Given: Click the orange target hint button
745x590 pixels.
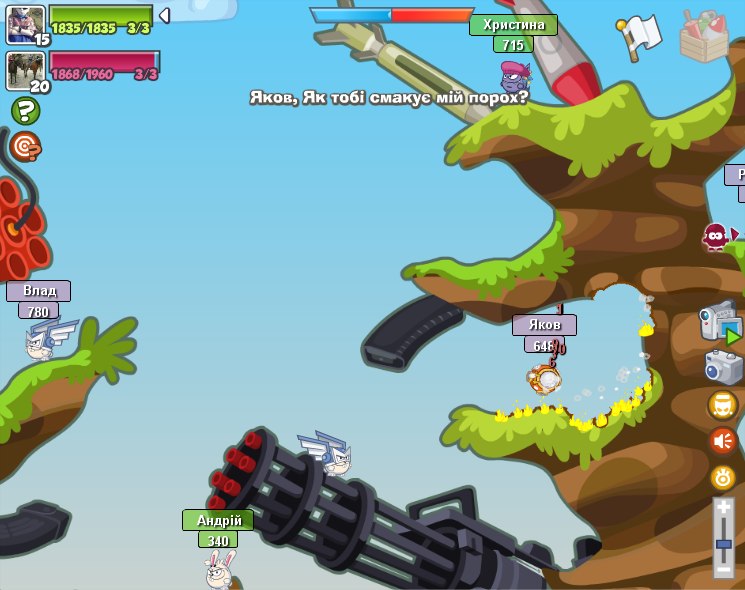Looking at the screenshot, I should (x=25, y=147).
